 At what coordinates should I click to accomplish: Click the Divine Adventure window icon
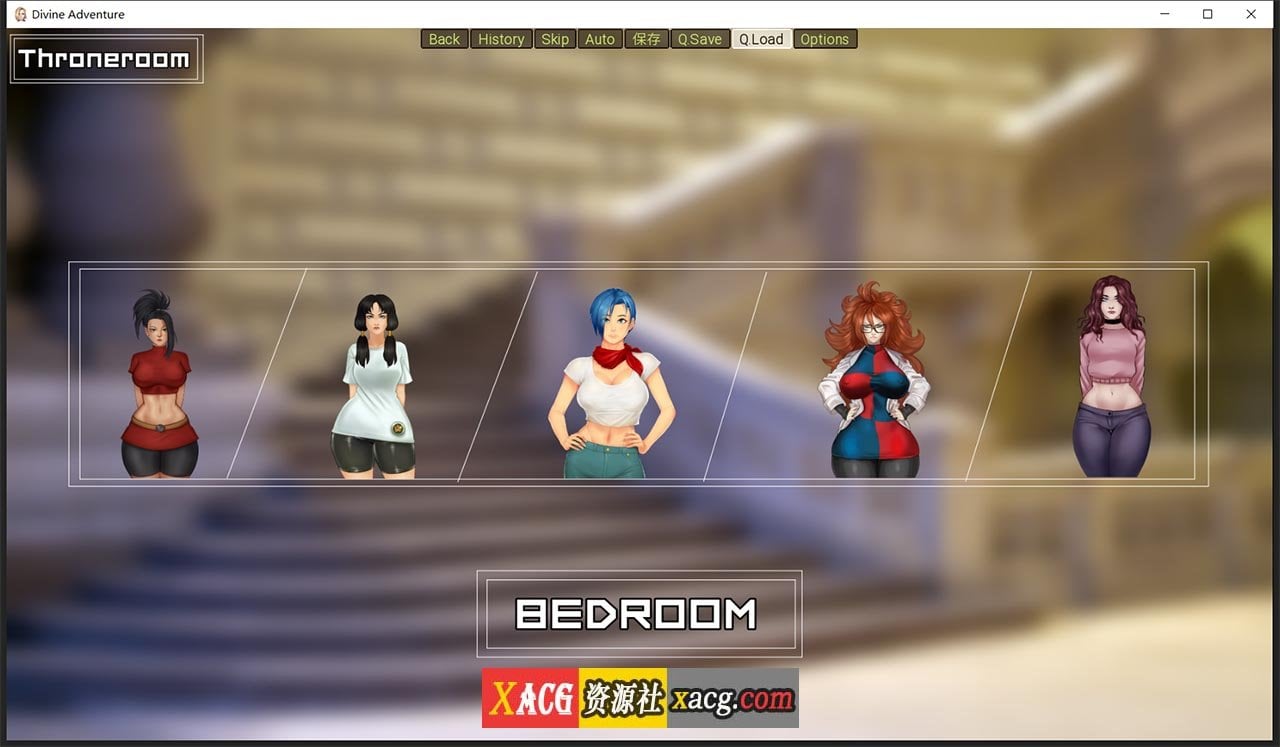18,14
